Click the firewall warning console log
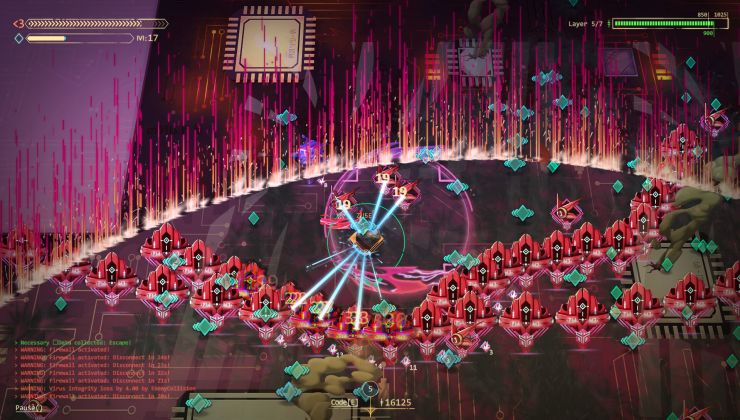This screenshot has width=740, height=420. [95, 372]
